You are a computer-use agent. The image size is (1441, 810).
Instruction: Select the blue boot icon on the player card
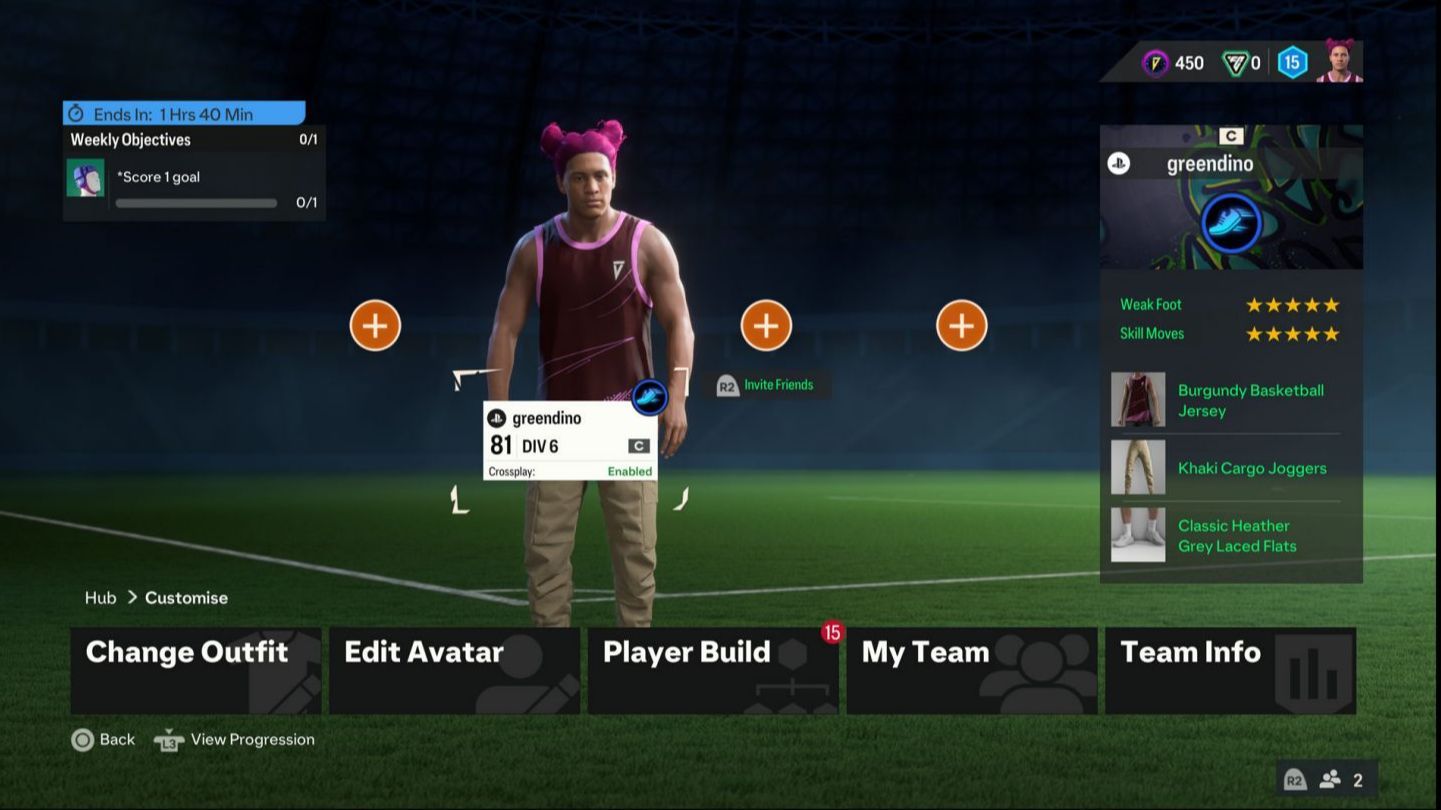[x=1229, y=223]
